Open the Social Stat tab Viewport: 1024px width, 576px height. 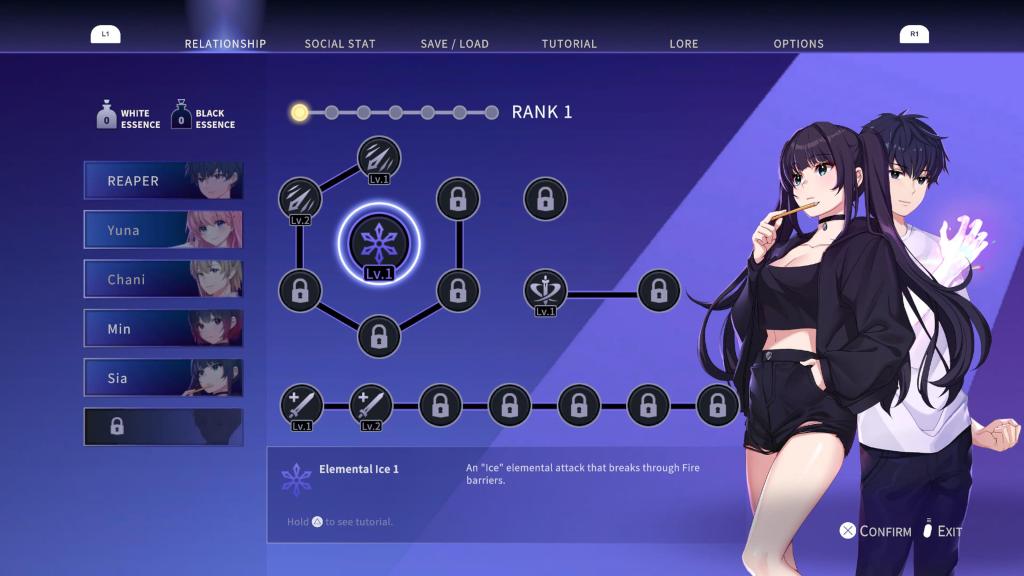(339, 44)
